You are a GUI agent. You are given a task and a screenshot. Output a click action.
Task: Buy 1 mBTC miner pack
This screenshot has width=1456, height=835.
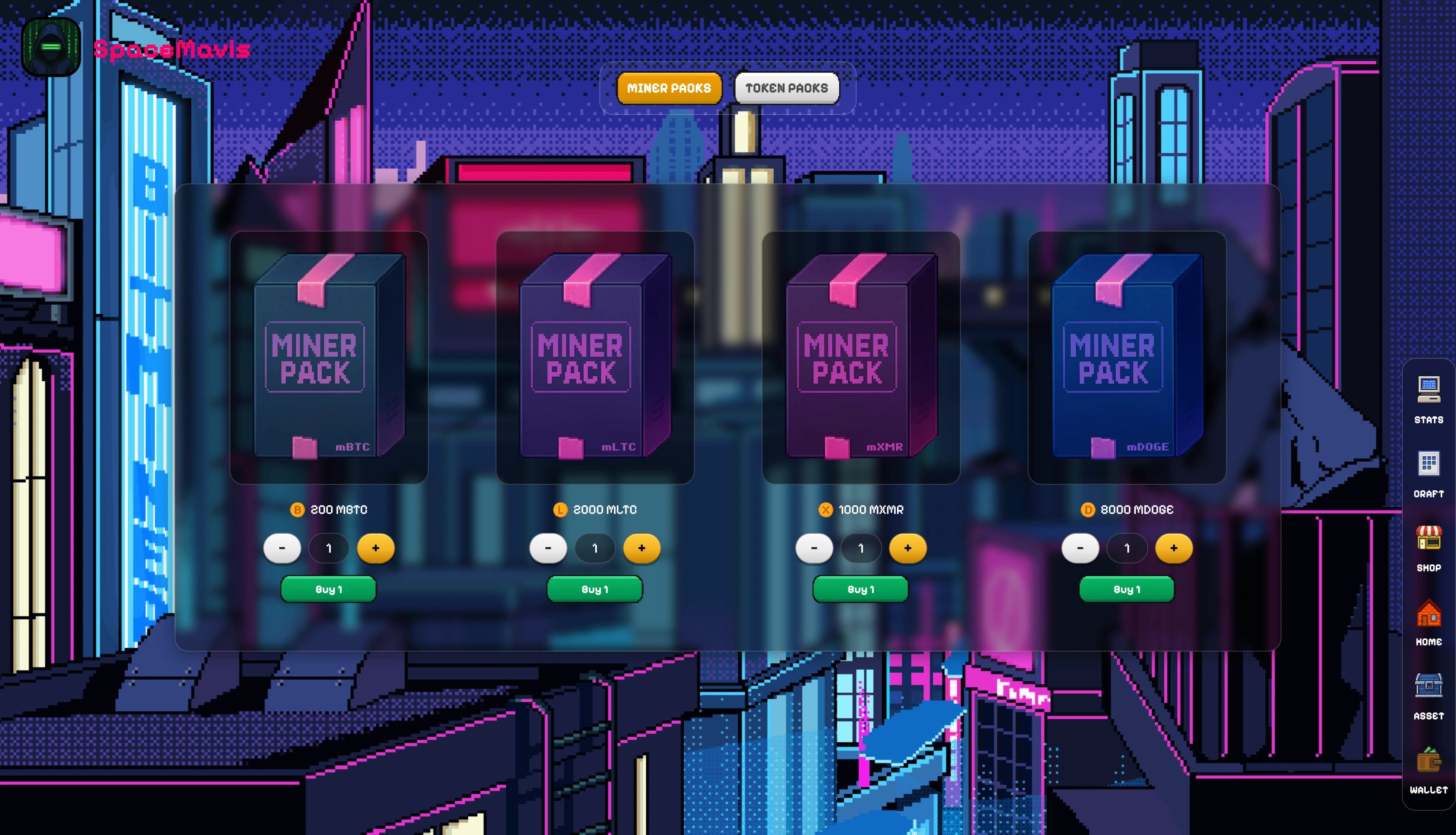[328, 589]
